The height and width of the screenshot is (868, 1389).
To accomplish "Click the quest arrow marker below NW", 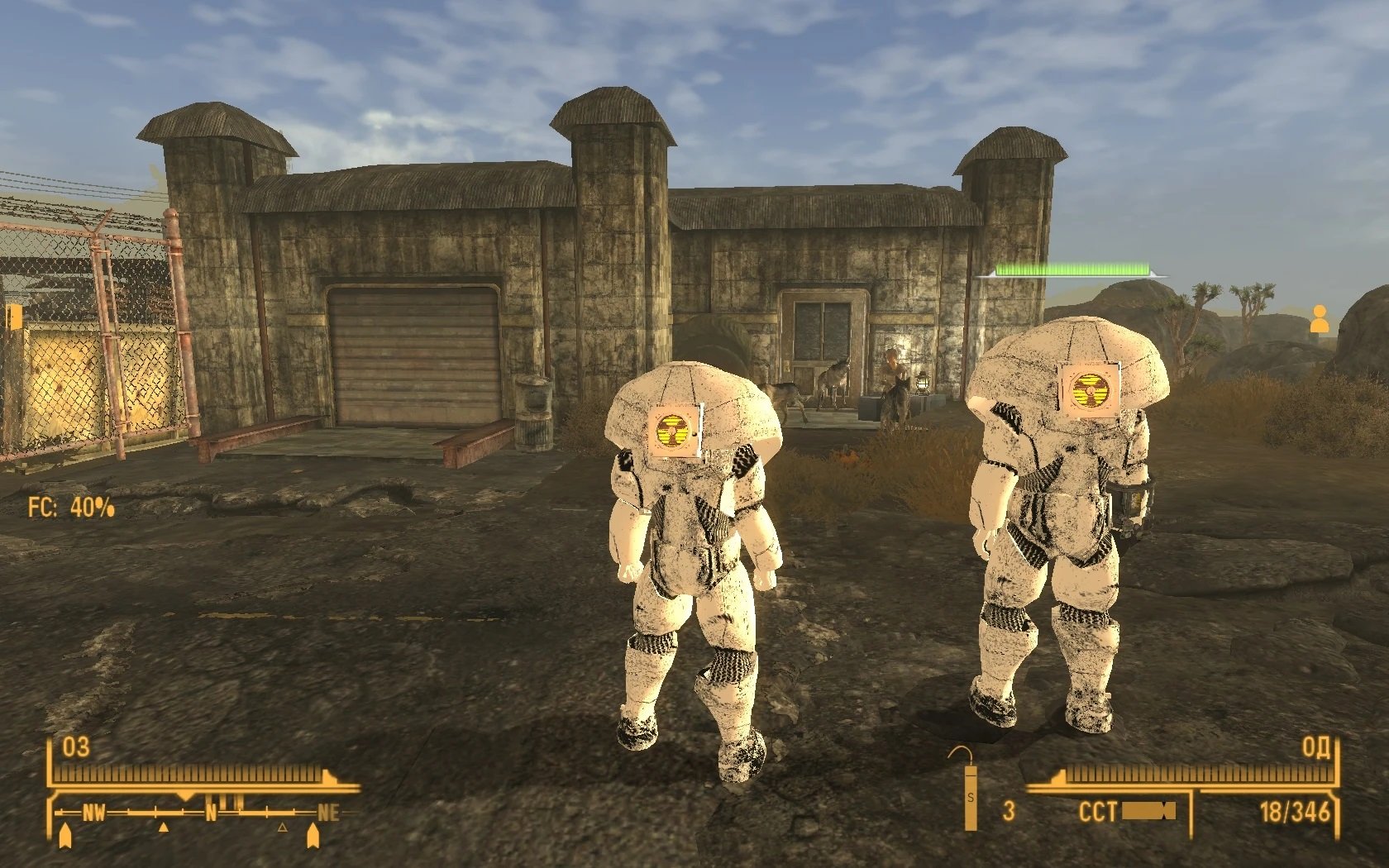I will 65,837.
